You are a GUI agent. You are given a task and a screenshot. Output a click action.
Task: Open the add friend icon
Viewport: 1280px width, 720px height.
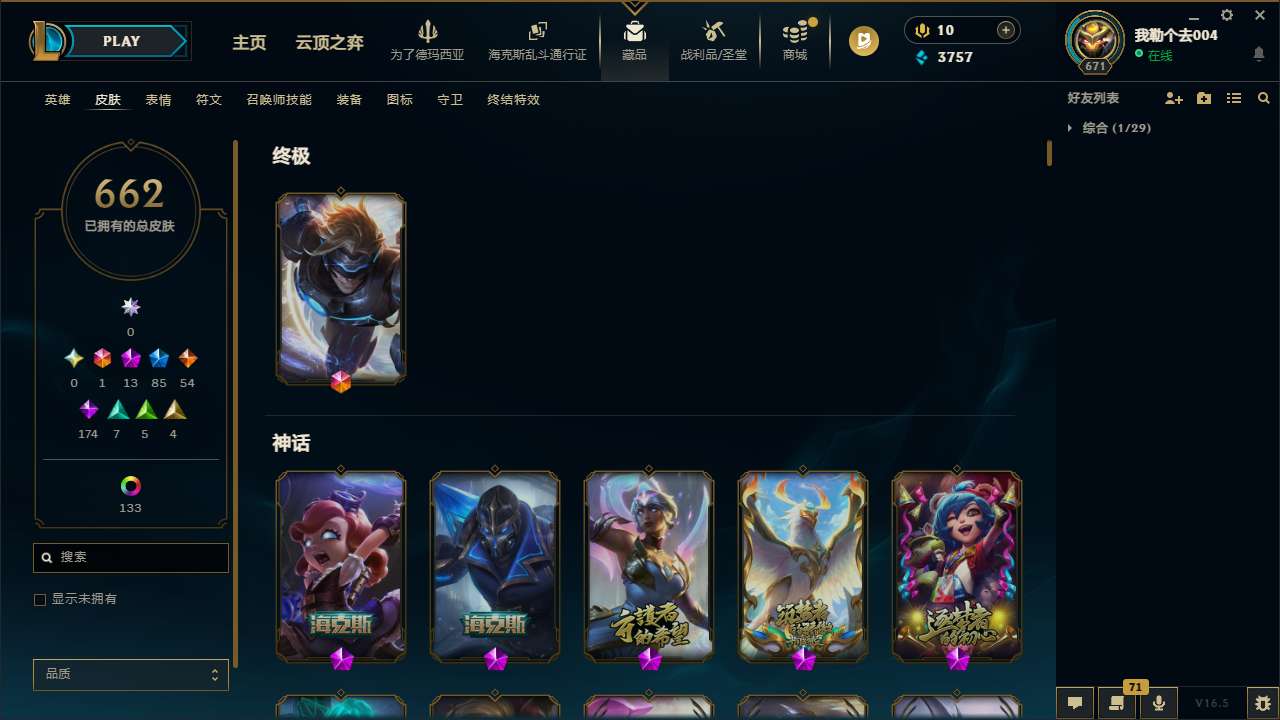1174,98
